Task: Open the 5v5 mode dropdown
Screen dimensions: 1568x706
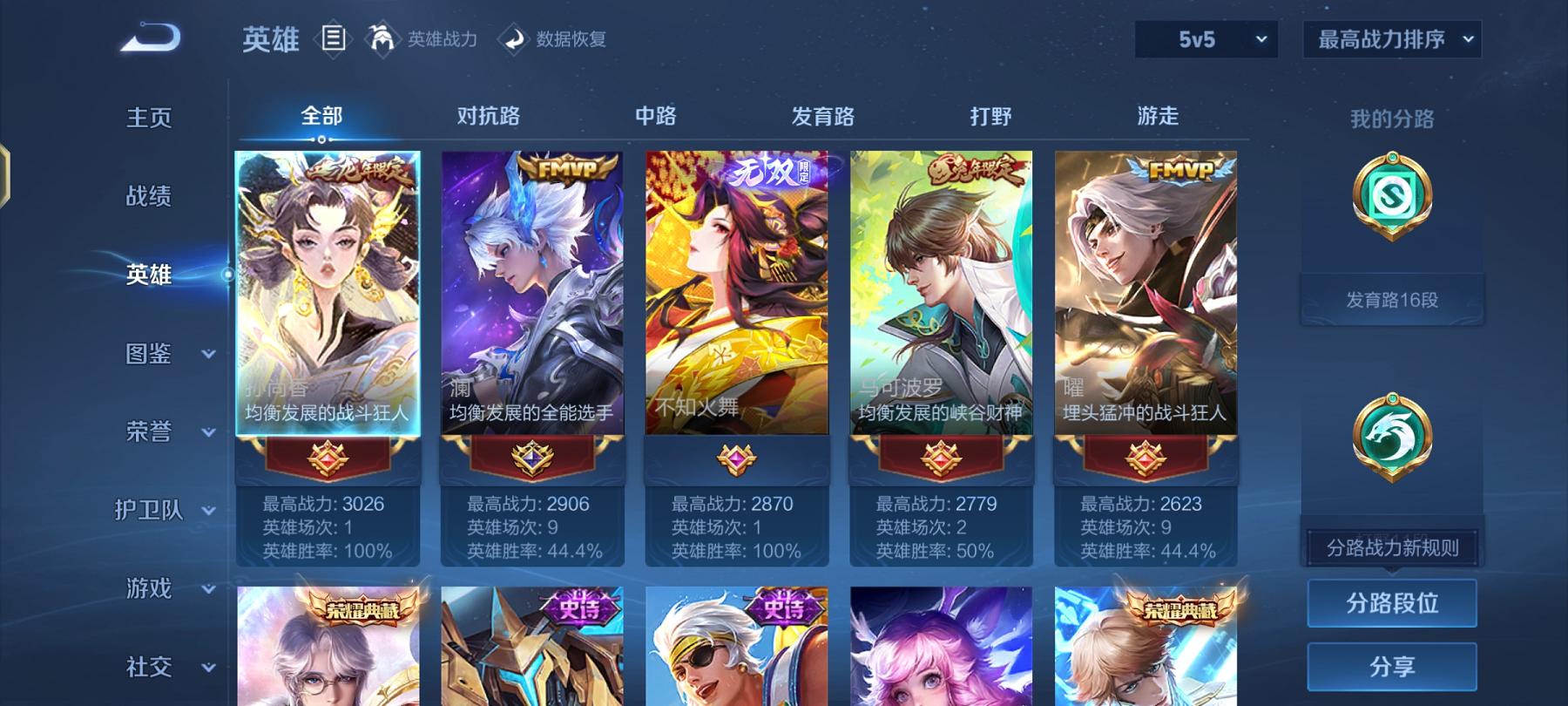Action: (1206, 38)
